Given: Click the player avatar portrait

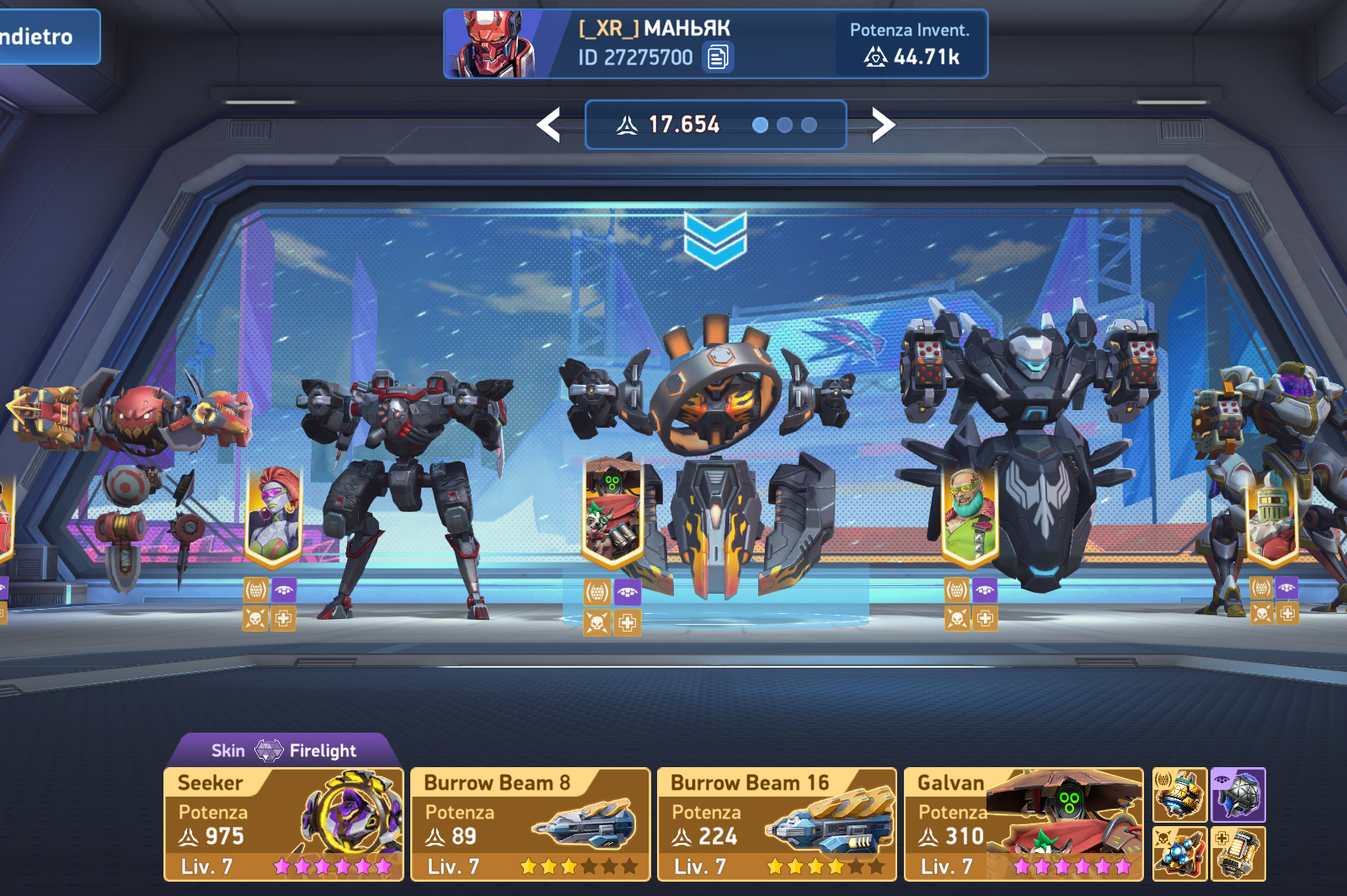Looking at the screenshot, I should tap(491, 45).
